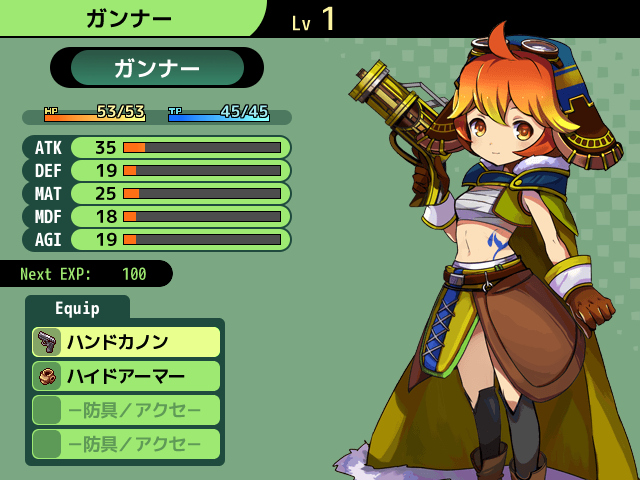
Task: Click the ガンナー name plate
Action: pos(157,68)
